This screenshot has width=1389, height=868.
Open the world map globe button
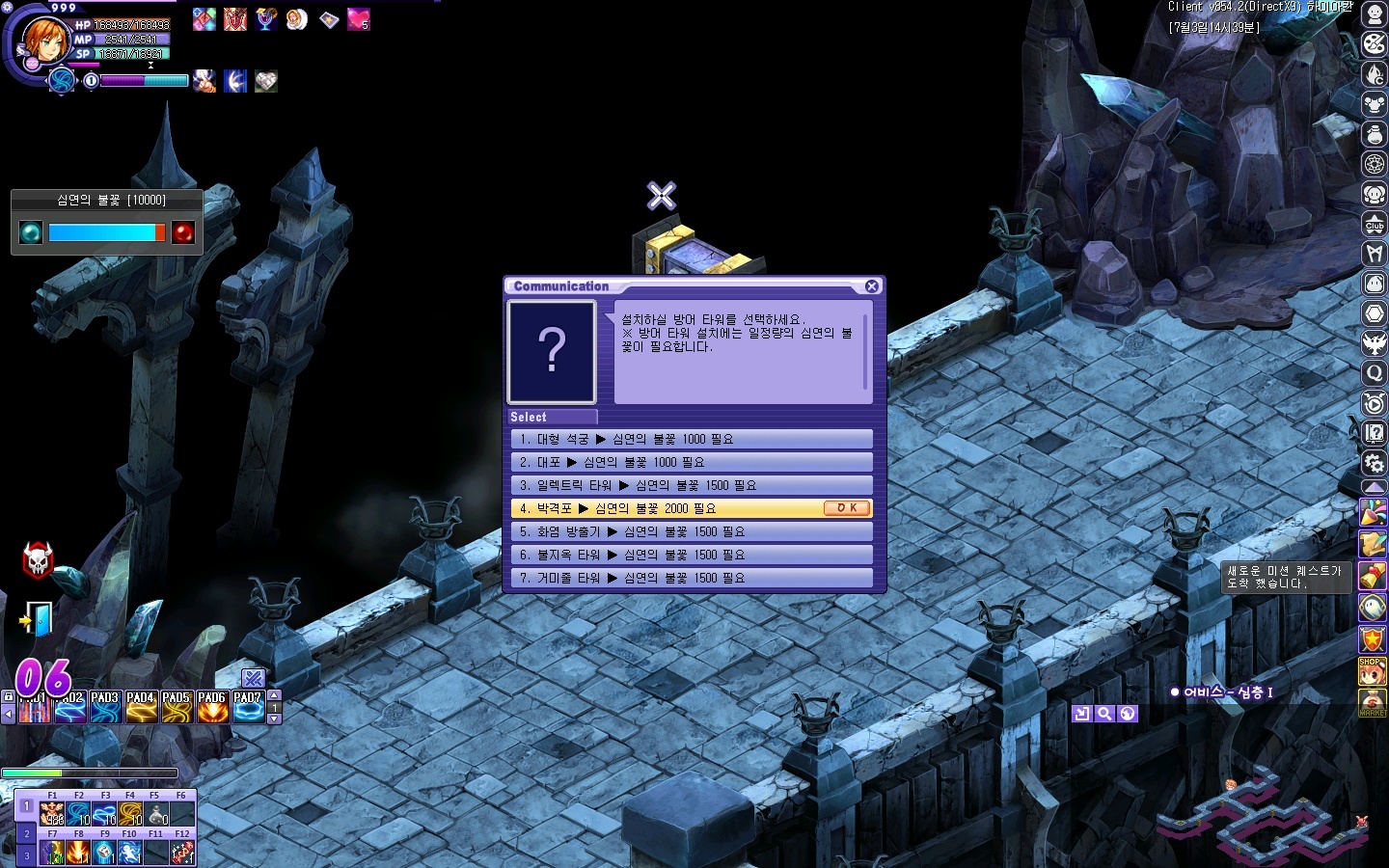1128,714
